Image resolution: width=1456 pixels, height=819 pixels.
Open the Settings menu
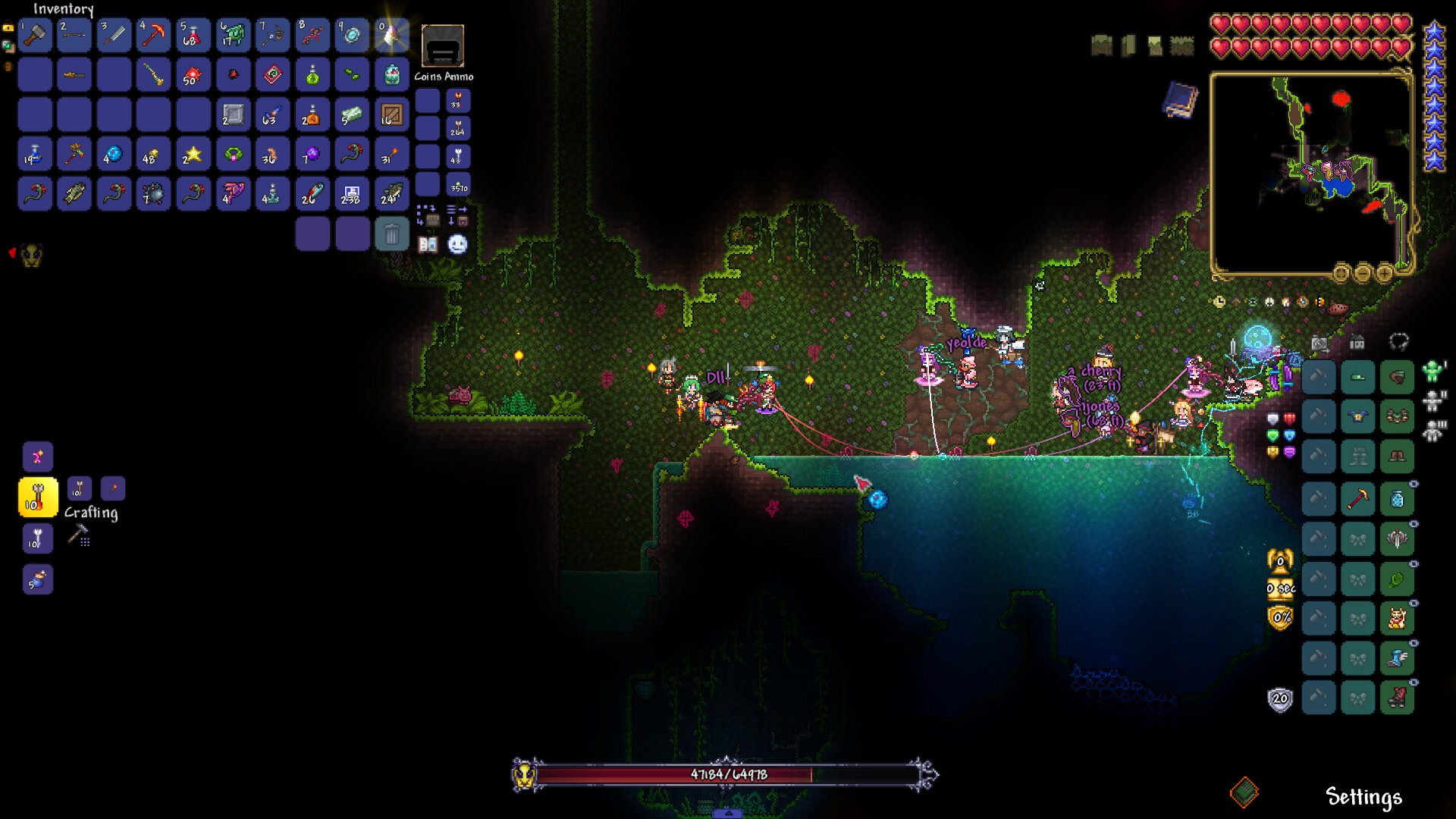1363,797
